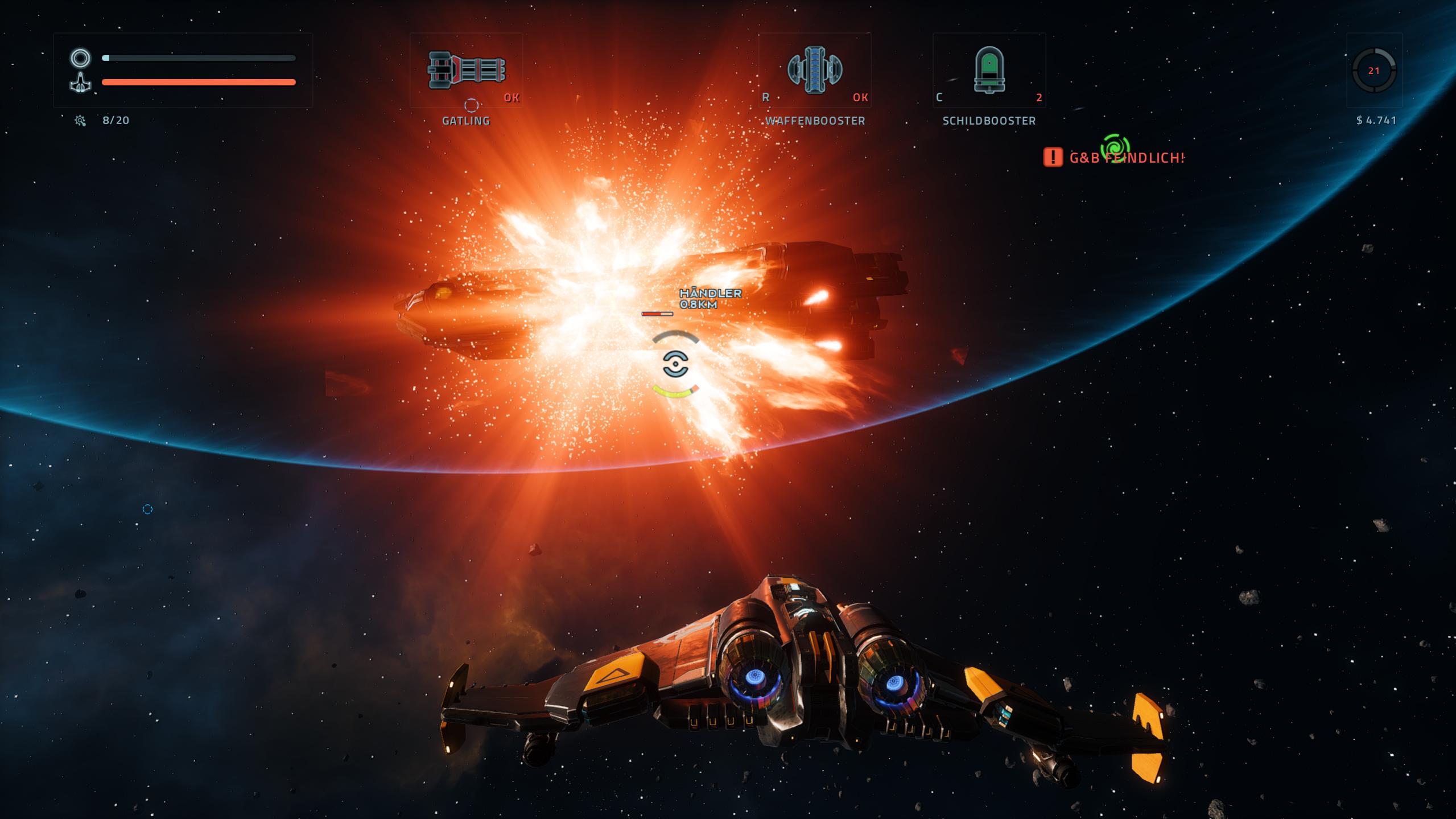The height and width of the screenshot is (819, 1456).
Task: Use the Schildbooster consumable
Action: (989, 70)
